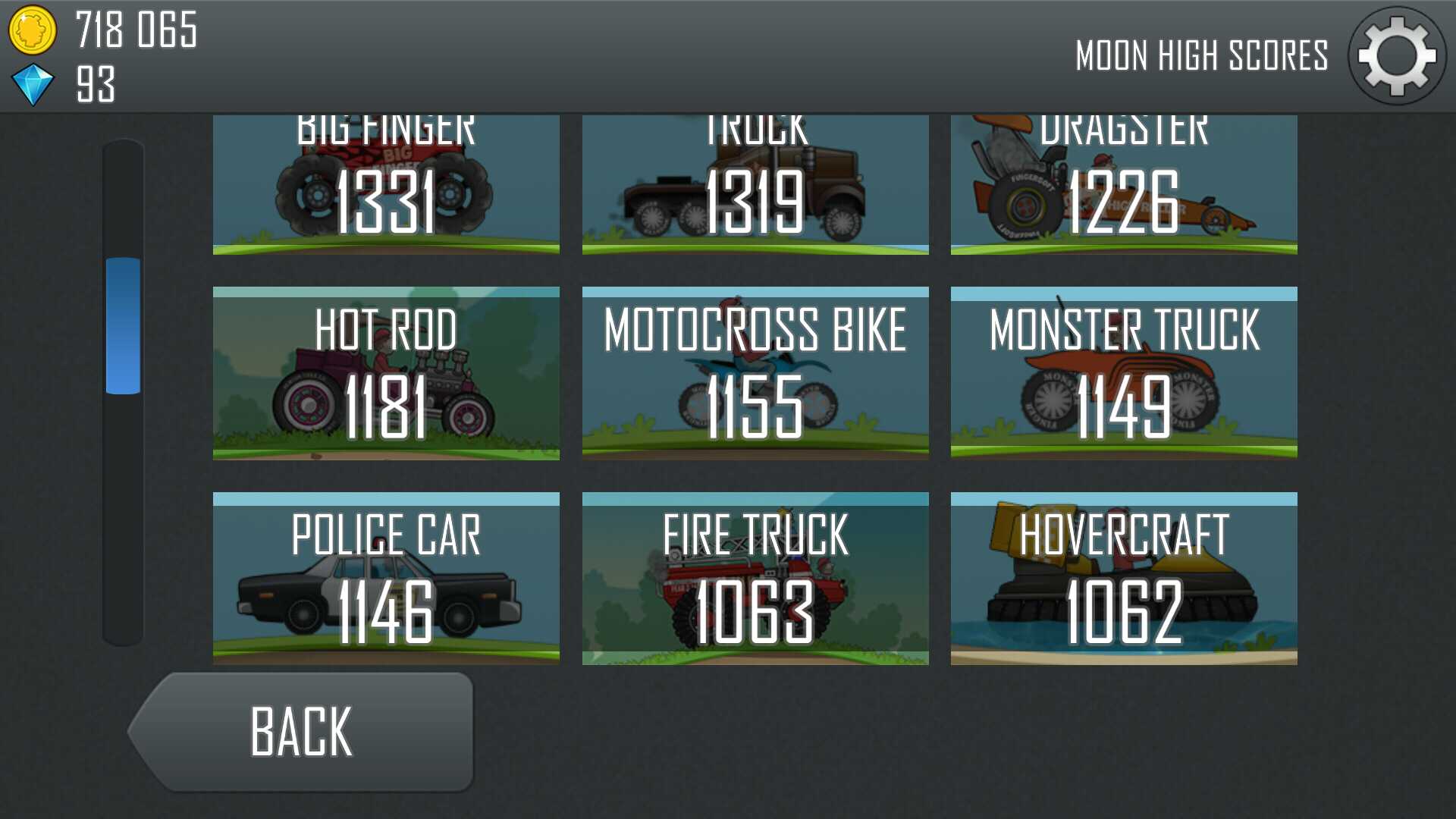This screenshot has height=819, width=1456.
Task: Tap the gold coin icon
Action: point(32,30)
